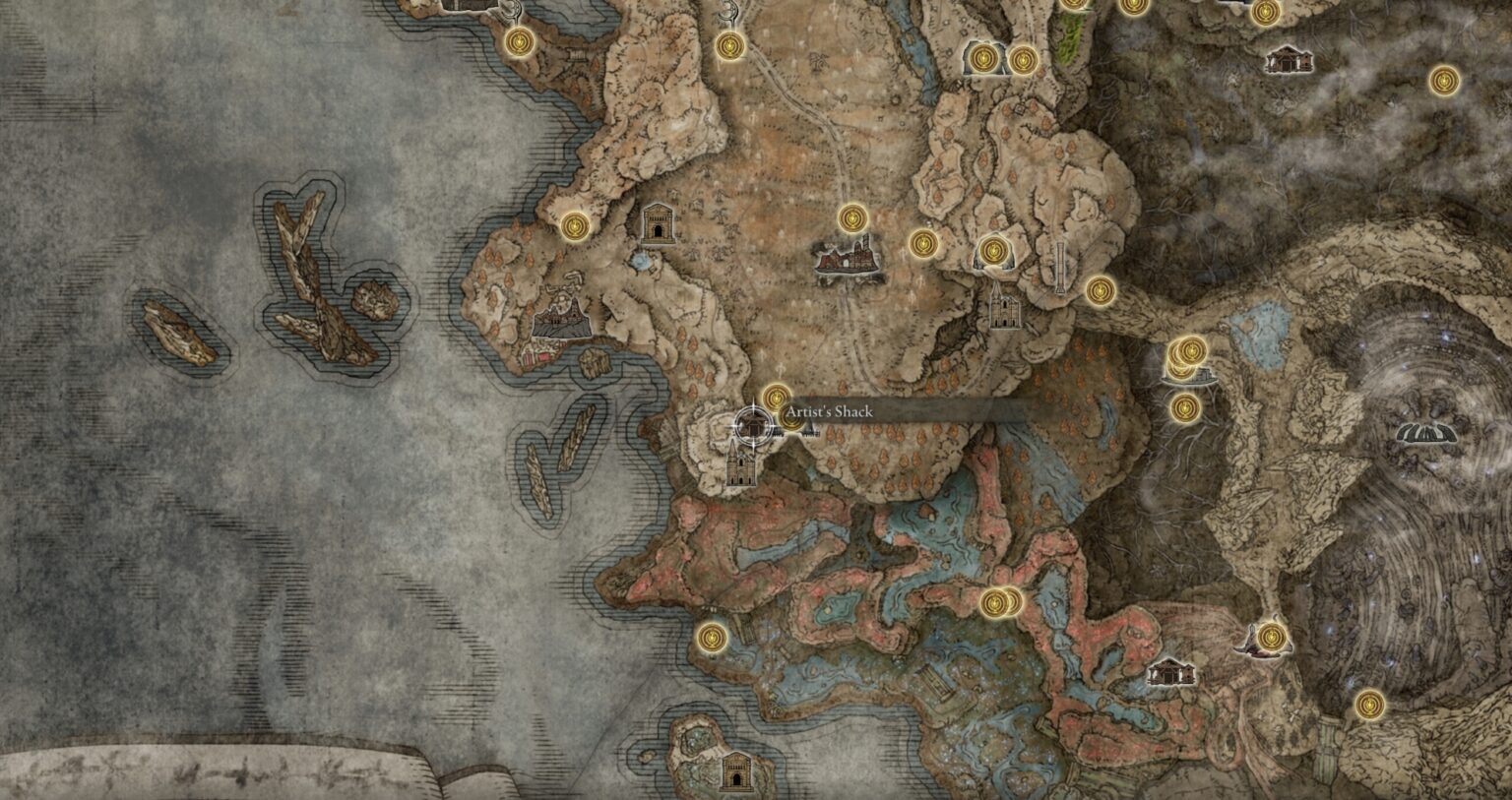Select the building icon in the top-right corner
The width and height of the screenshot is (1512, 800).
(1291, 61)
